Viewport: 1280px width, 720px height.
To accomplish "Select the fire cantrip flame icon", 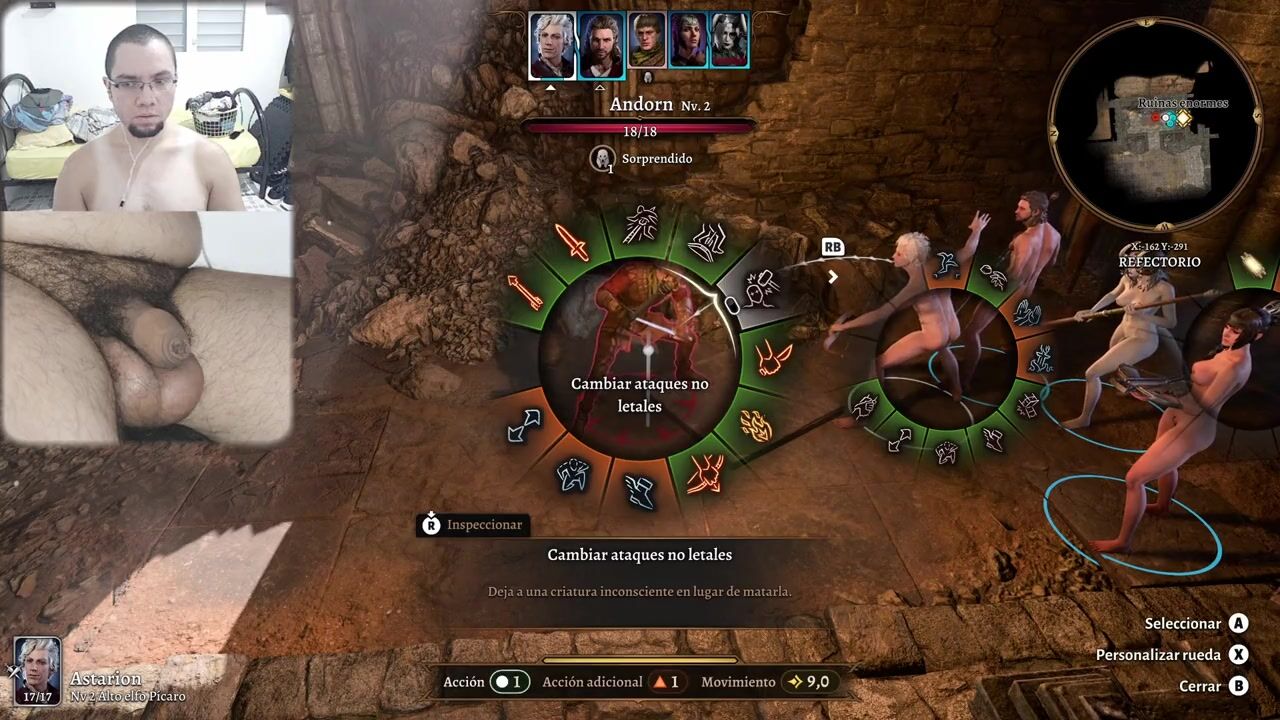I will (x=755, y=425).
